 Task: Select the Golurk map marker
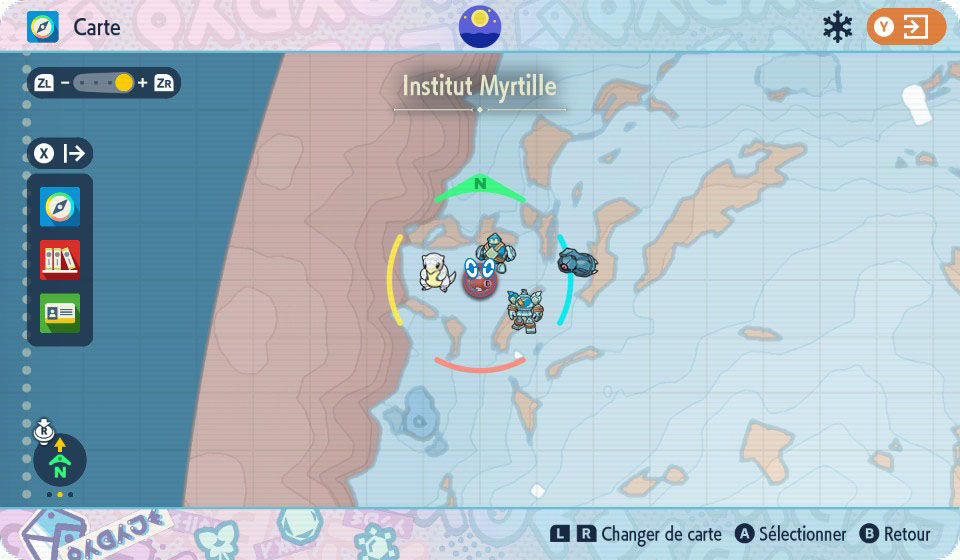coord(524,310)
